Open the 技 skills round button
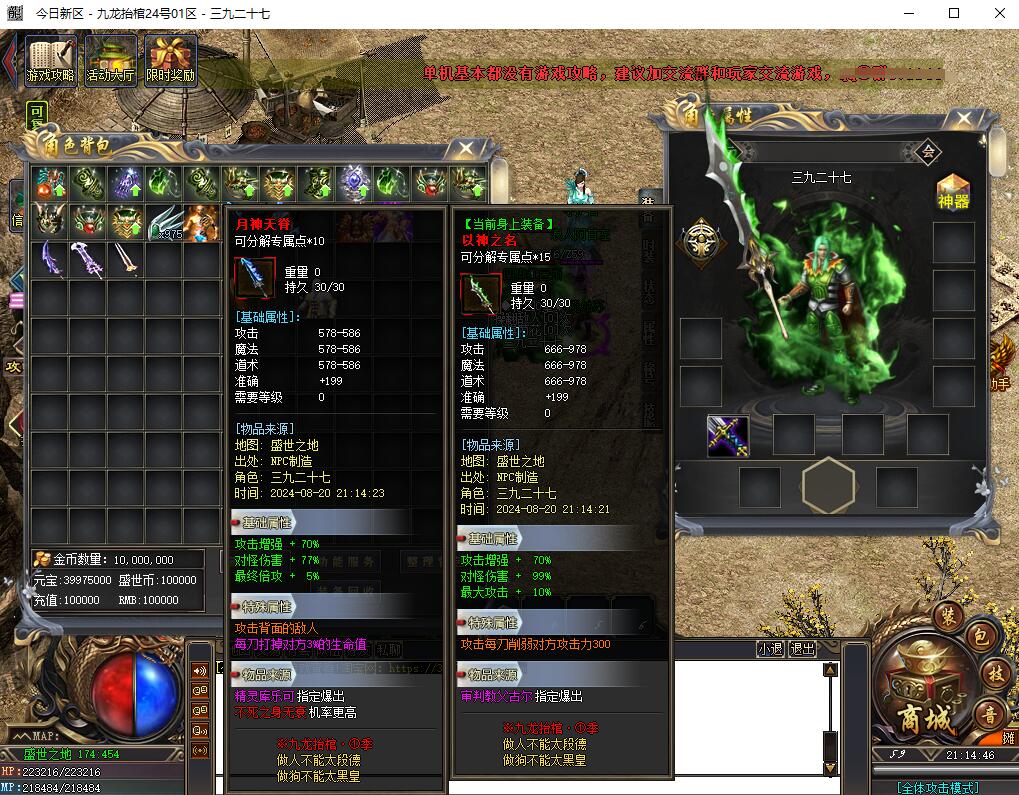 [x=993, y=674]
